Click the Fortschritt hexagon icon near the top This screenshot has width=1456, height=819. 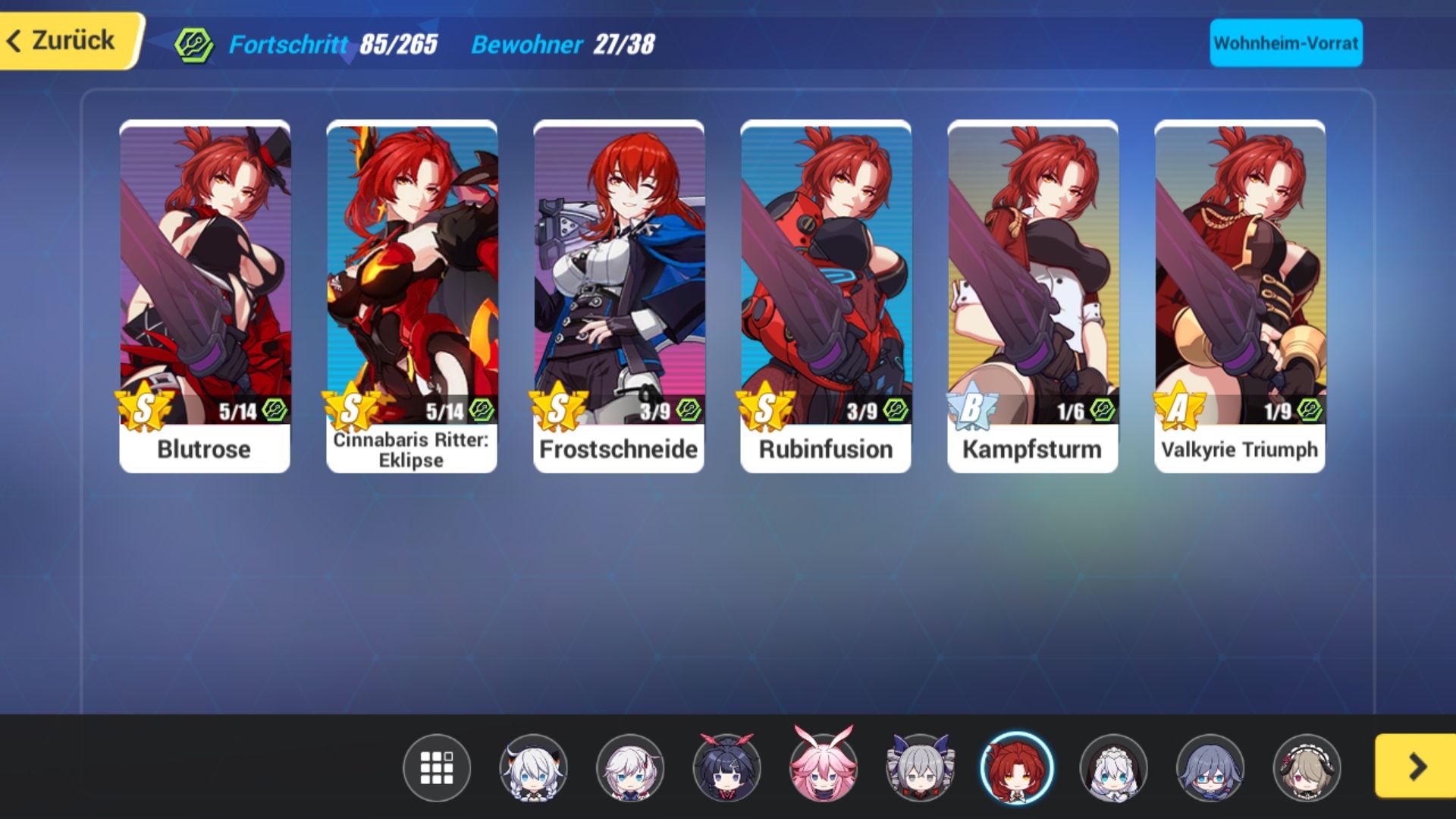[x=193, y=43]
